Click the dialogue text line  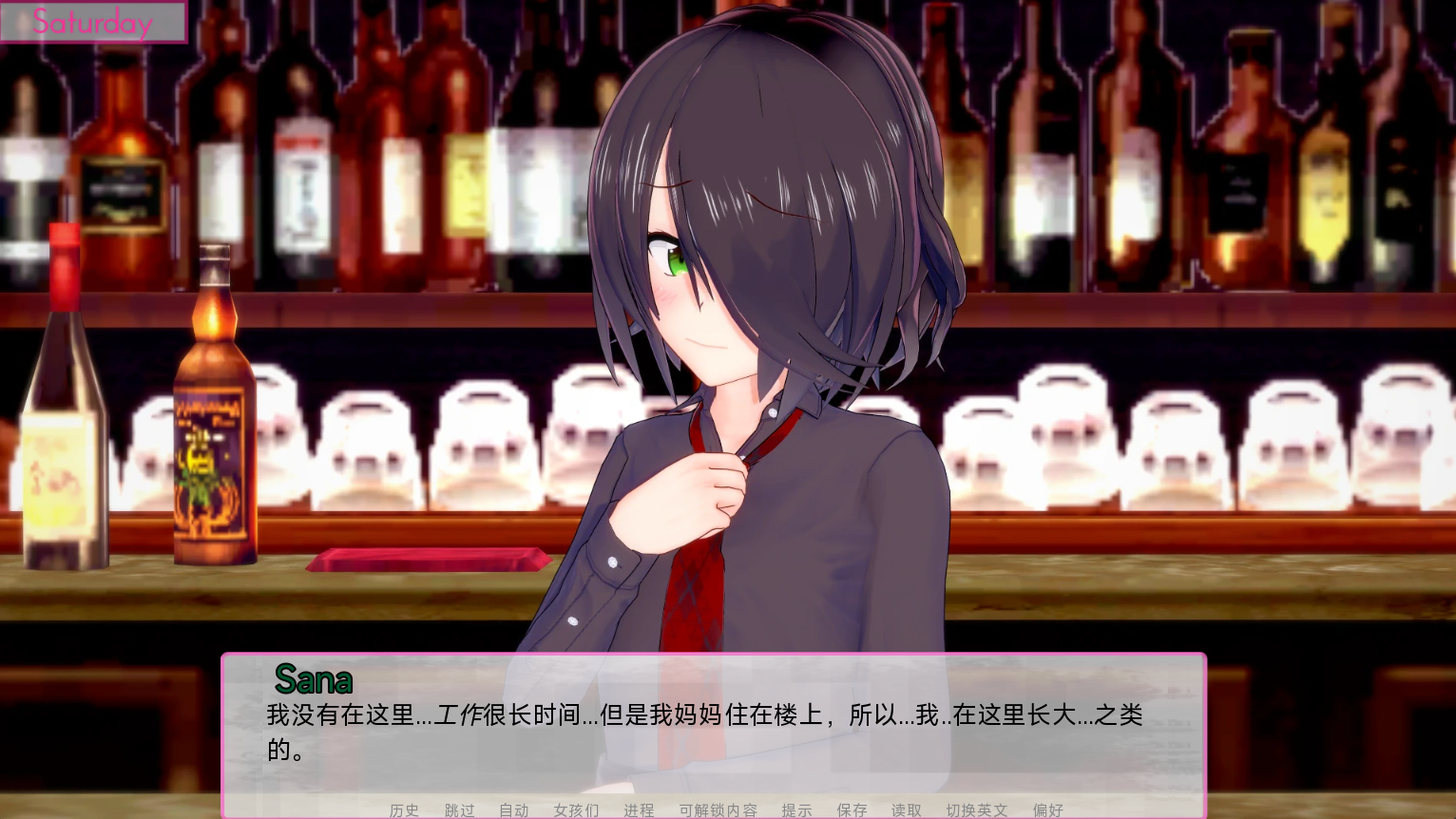703,715
